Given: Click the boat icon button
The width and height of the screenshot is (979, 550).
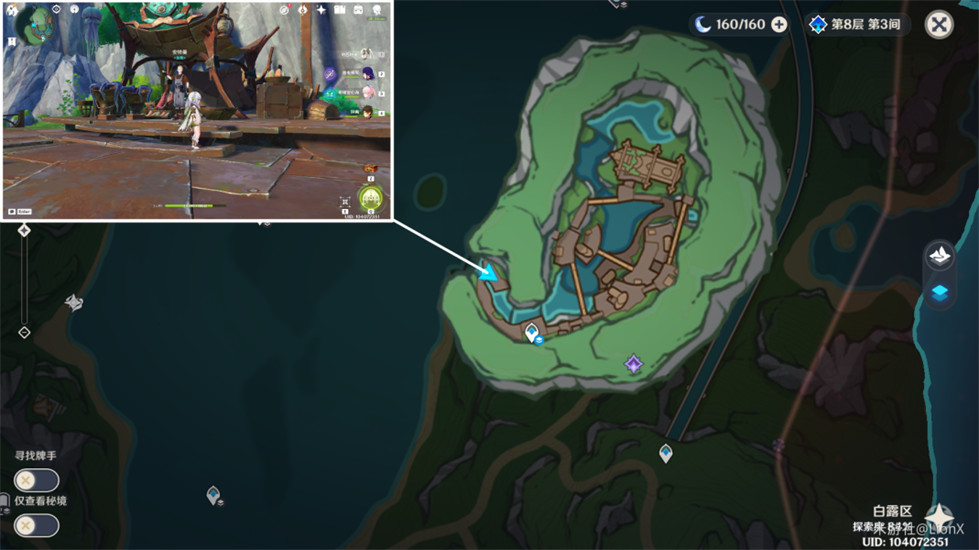Looking at the screenshot, I should [940, 255].
